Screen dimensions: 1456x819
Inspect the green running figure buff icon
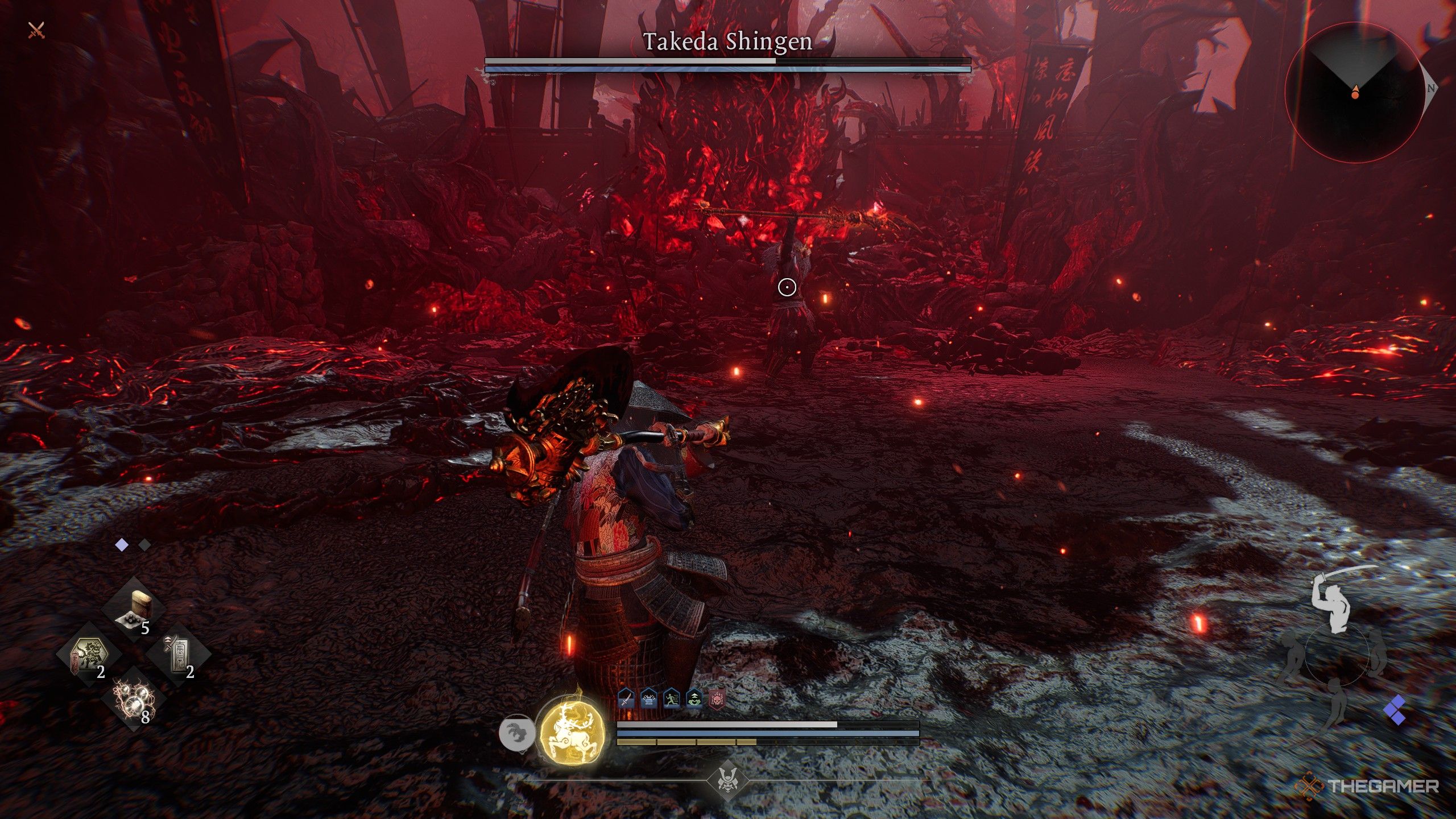coord(672,698)
